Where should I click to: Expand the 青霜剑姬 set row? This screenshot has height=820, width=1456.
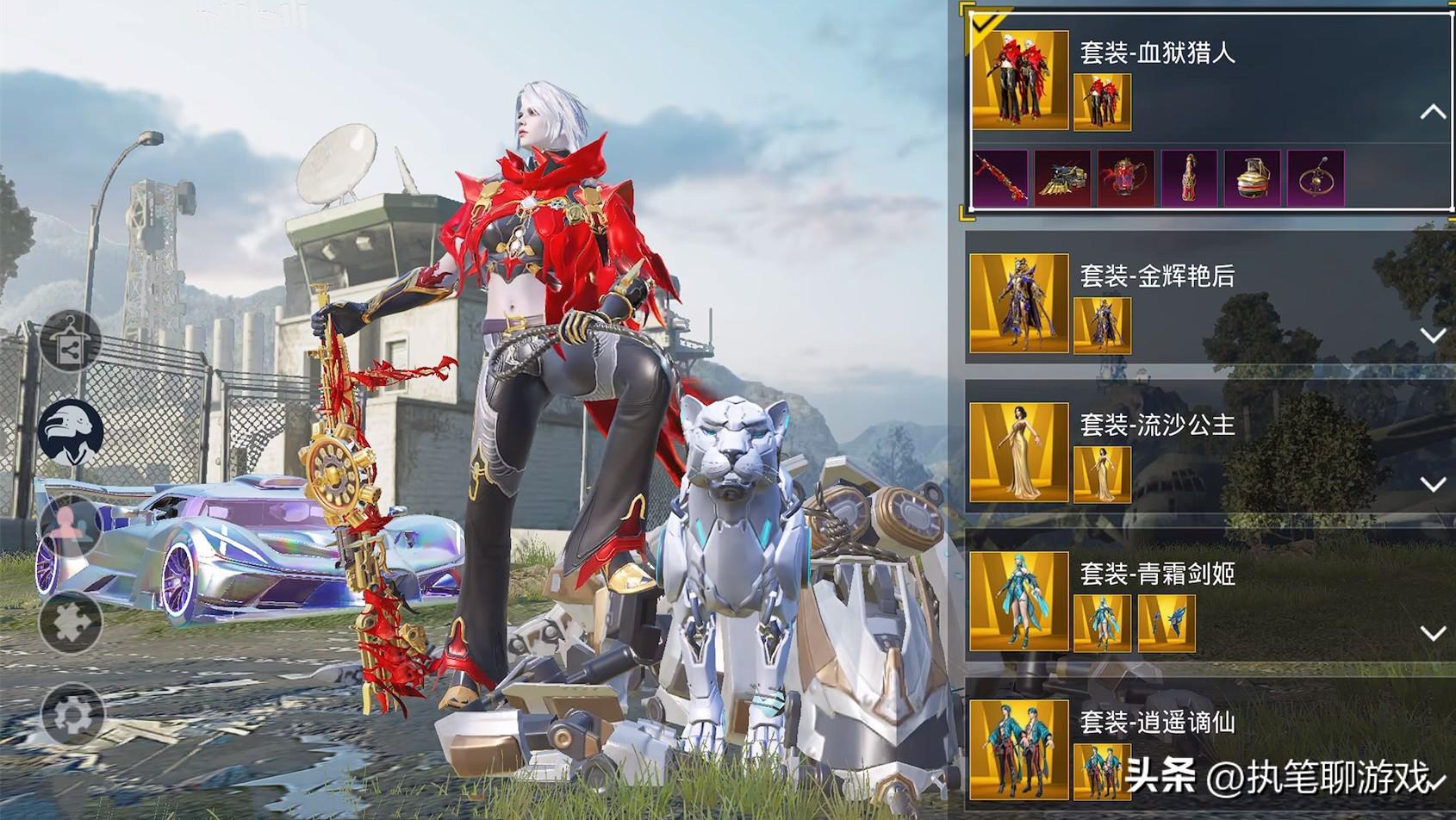1432,633
